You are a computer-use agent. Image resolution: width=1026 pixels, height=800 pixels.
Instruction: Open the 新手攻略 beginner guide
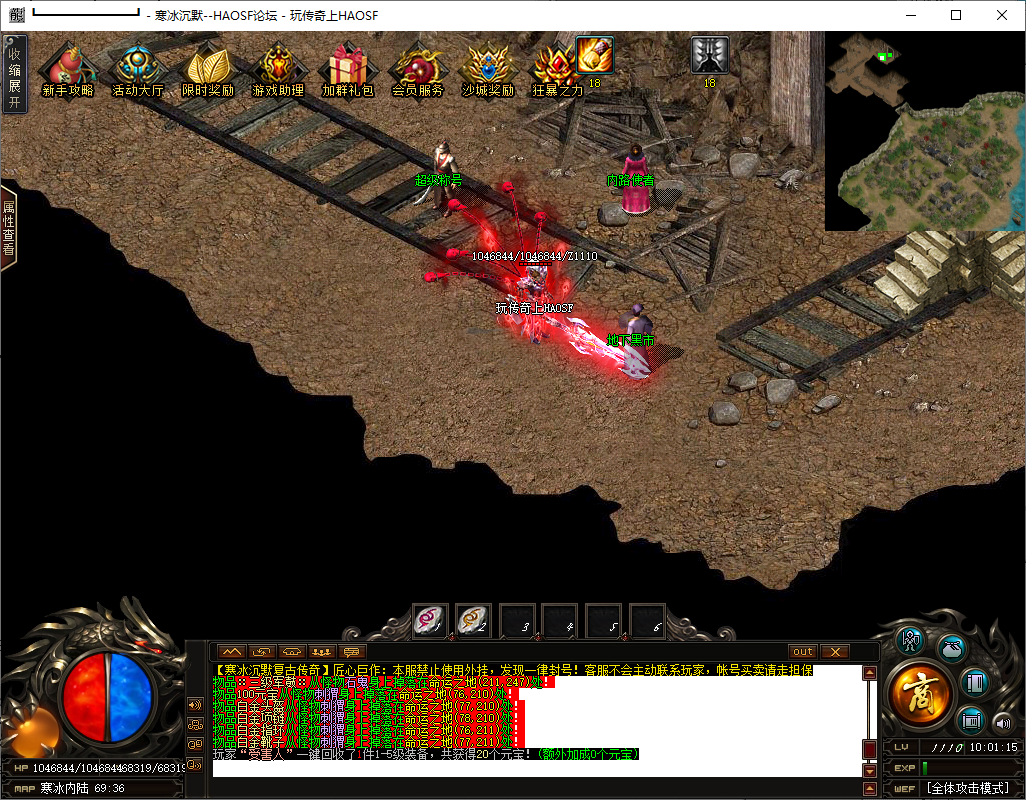[x=68, y=68]
